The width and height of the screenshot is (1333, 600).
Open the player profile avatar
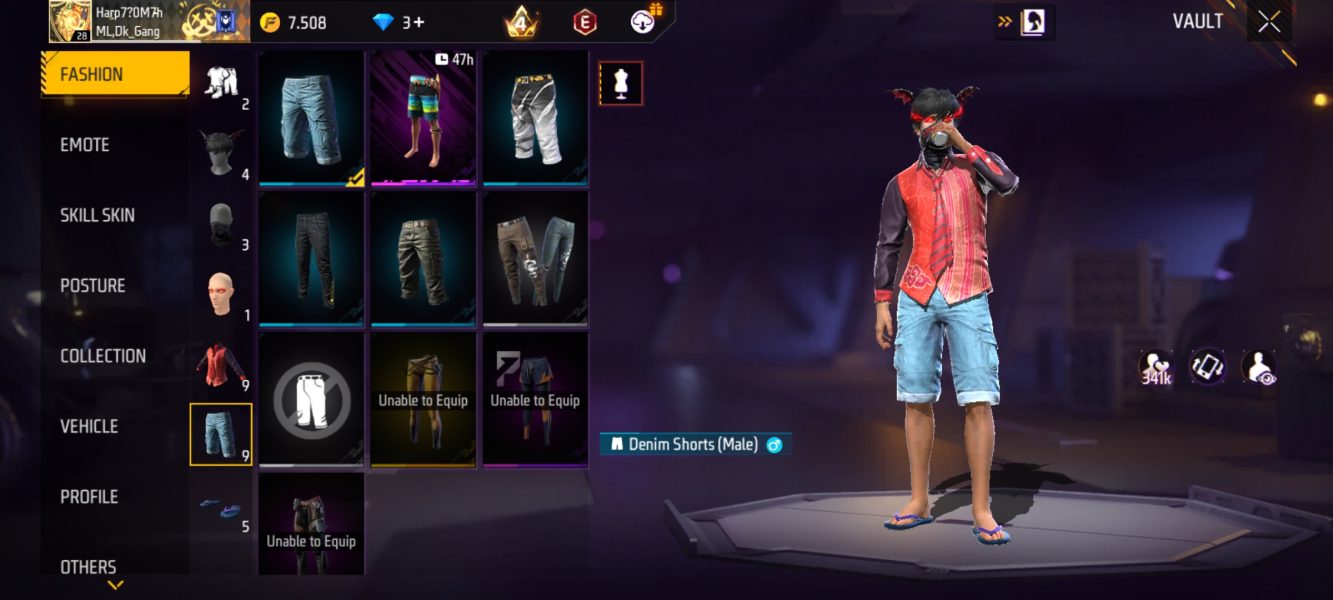(x=70, y=21)
